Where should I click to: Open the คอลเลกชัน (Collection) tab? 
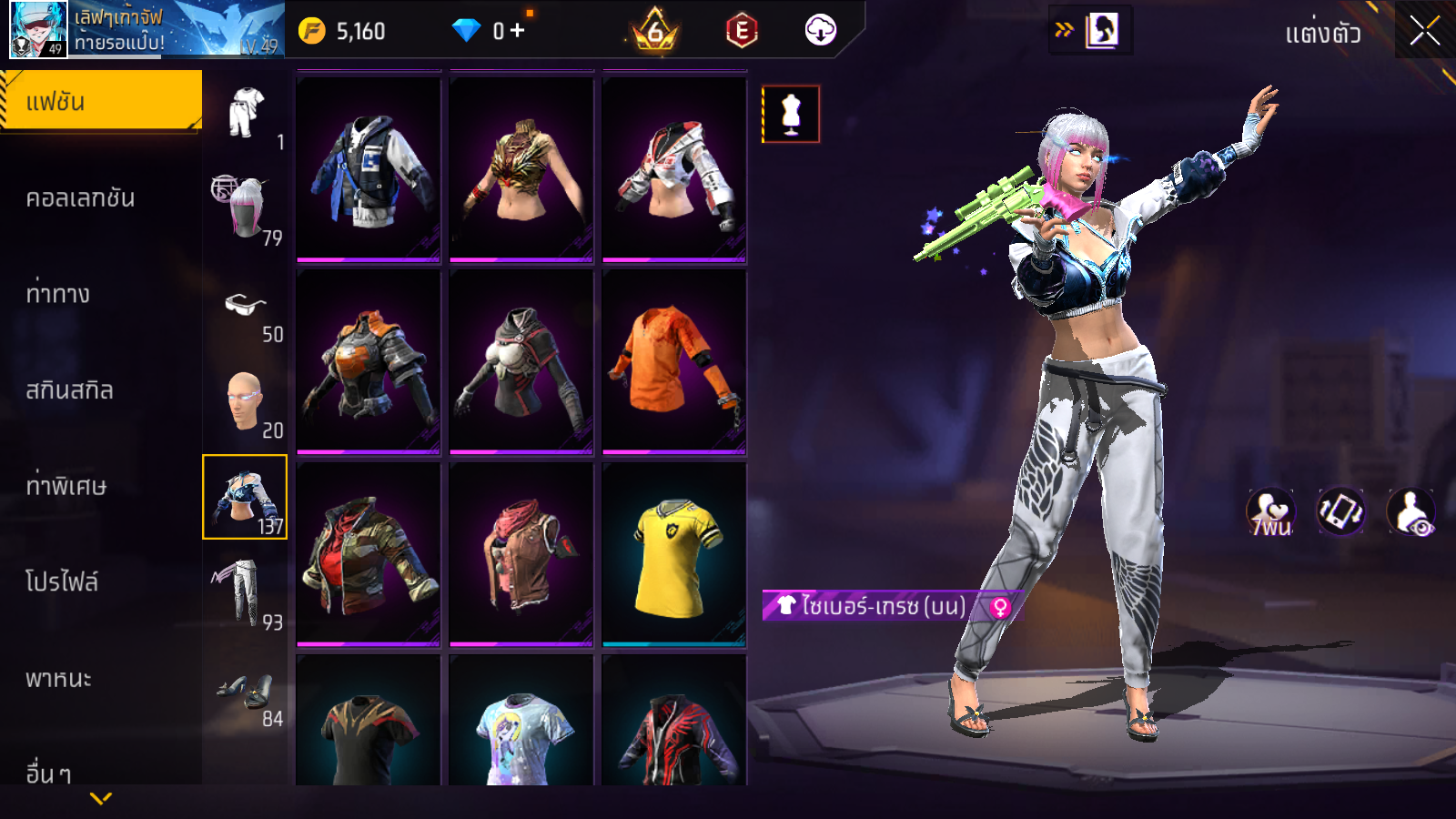point(81,198)
